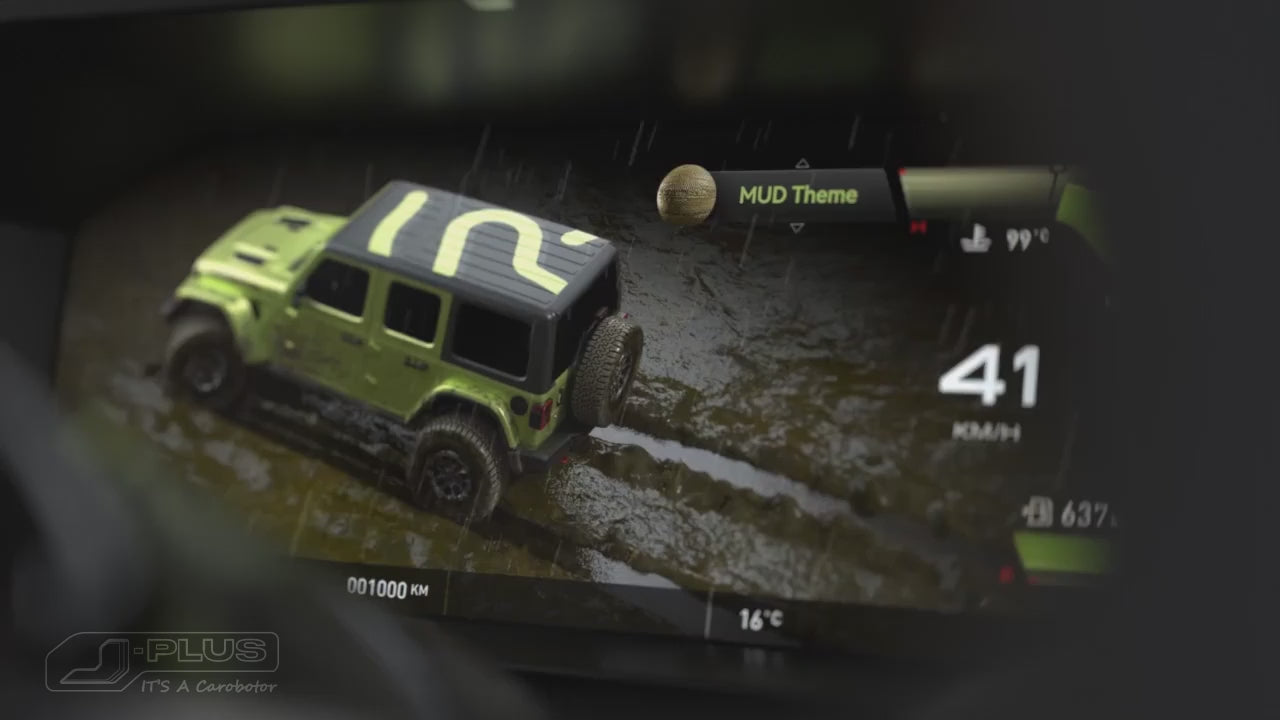The height and width of the screenshot is (720, 1280).
Task: Click the up arrow above MUD Theme
Action: click(x=801, y=163)
